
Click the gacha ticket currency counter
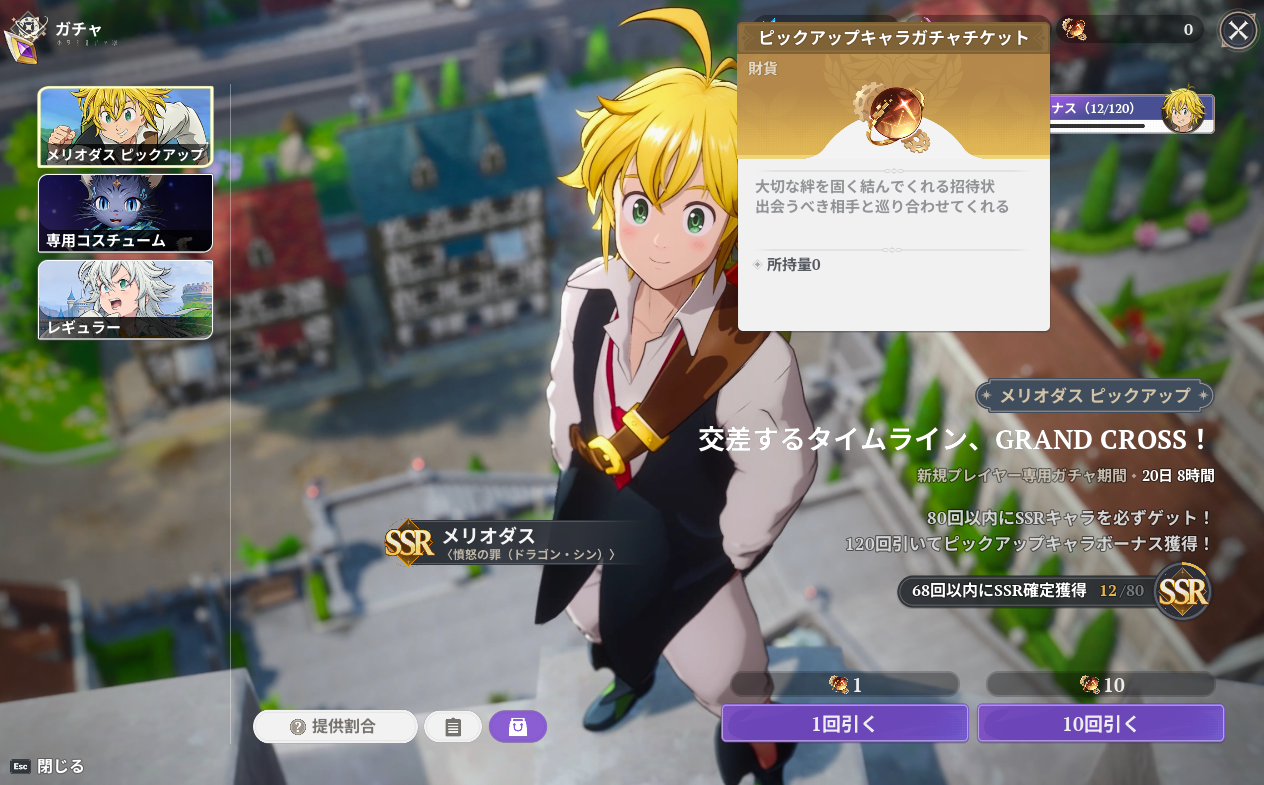tap(1130, 30)
